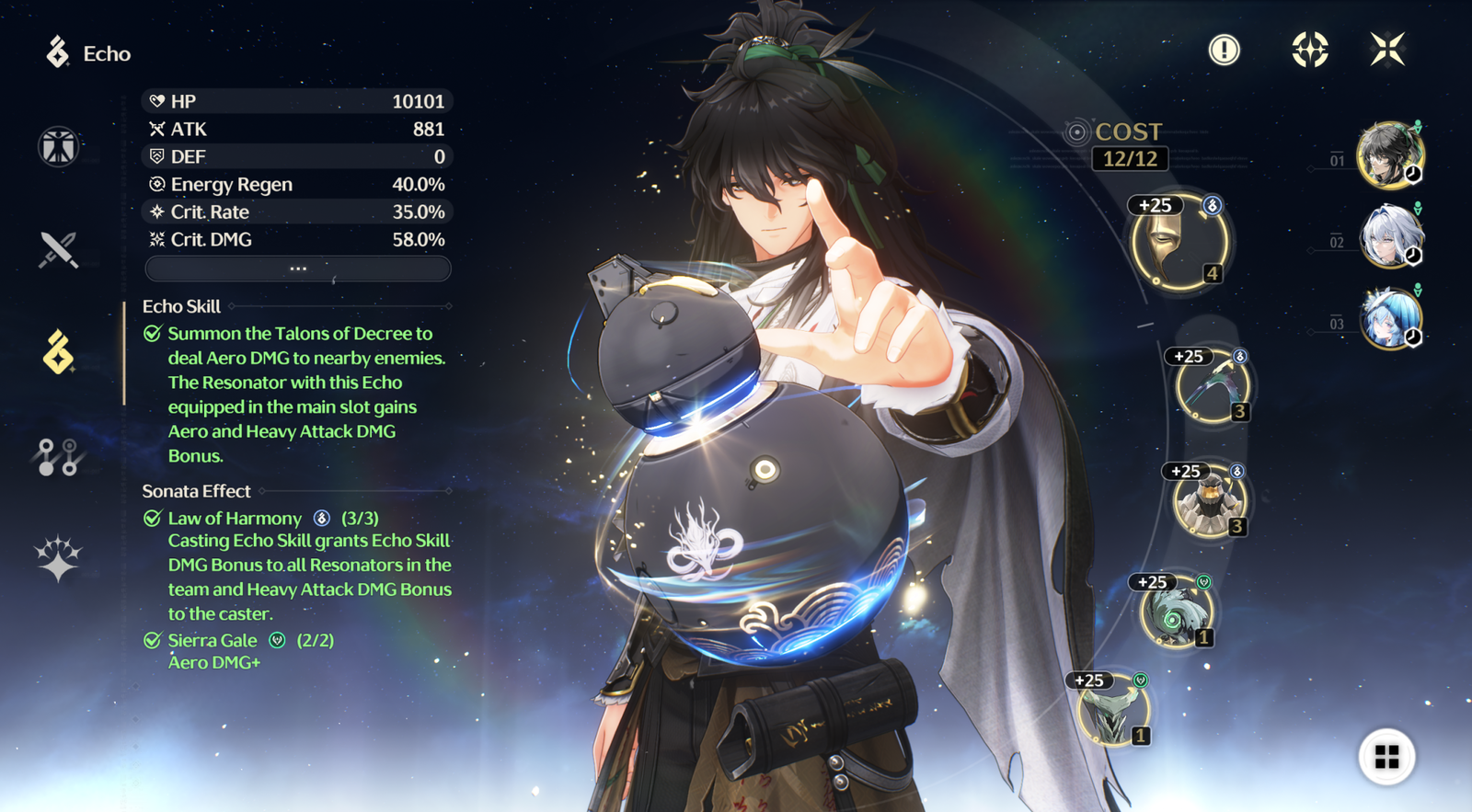Select the upper cost 3 echo slot
This screenshot has height=812, width=1472.
(1212, 387)
